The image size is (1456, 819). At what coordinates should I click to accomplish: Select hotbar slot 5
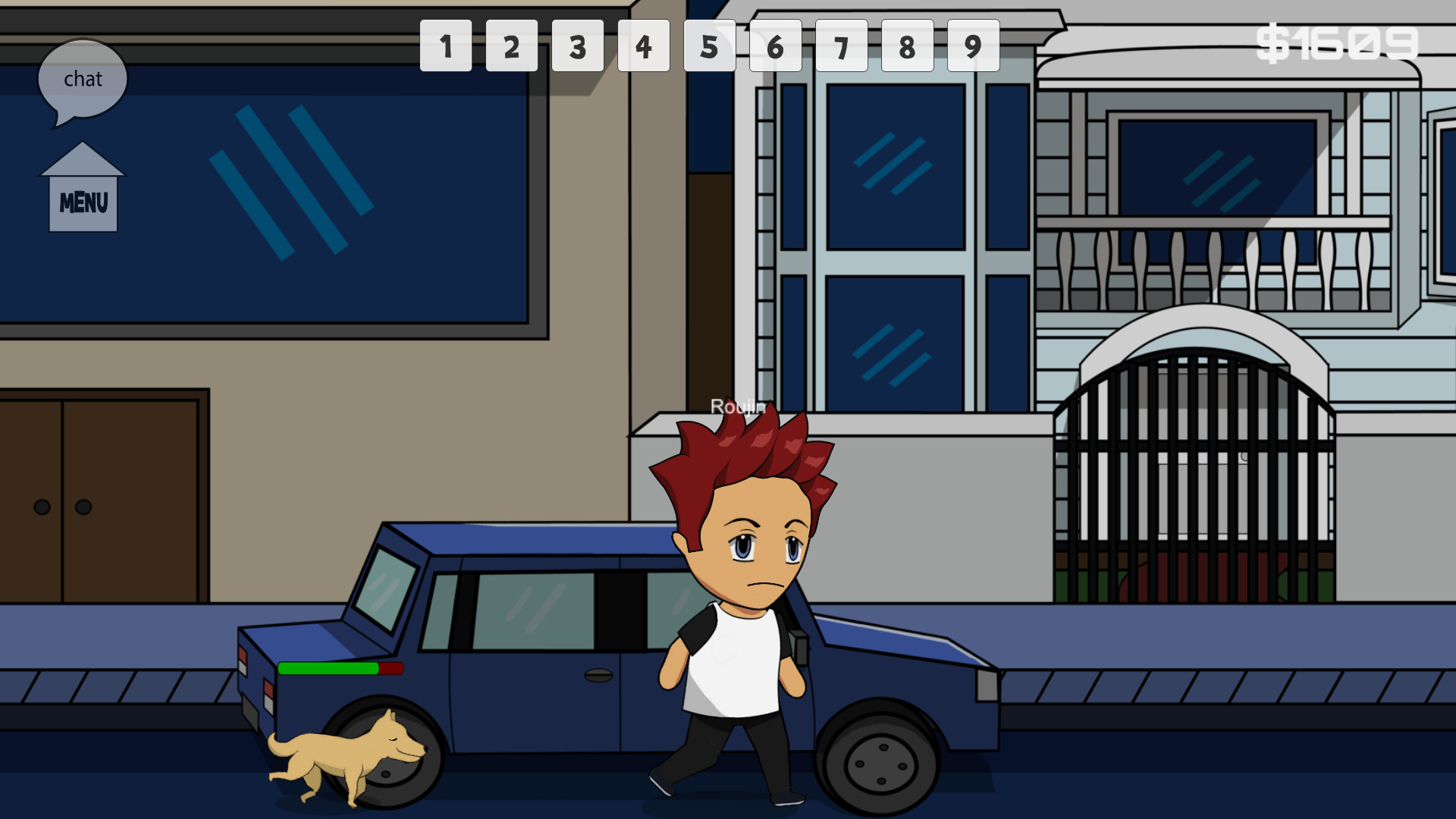710,46
